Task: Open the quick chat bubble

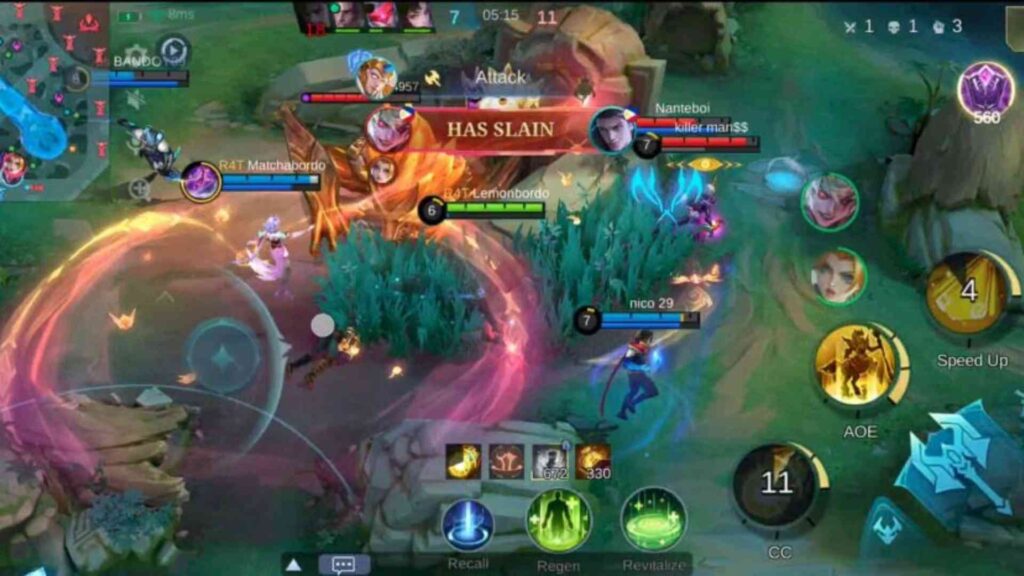Action: (344, 565)
